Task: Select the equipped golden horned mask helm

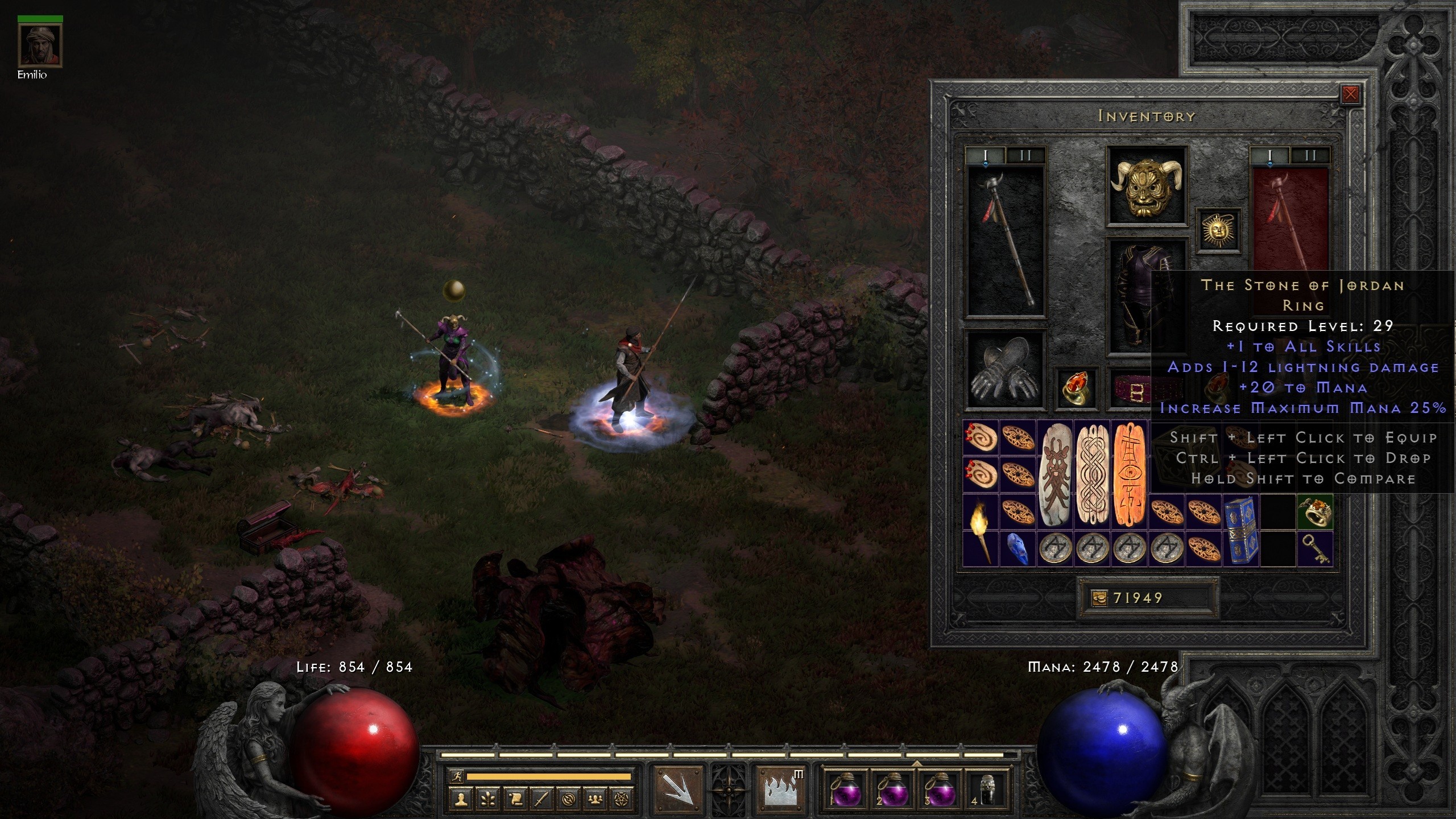Action: tap(1146, 185)
